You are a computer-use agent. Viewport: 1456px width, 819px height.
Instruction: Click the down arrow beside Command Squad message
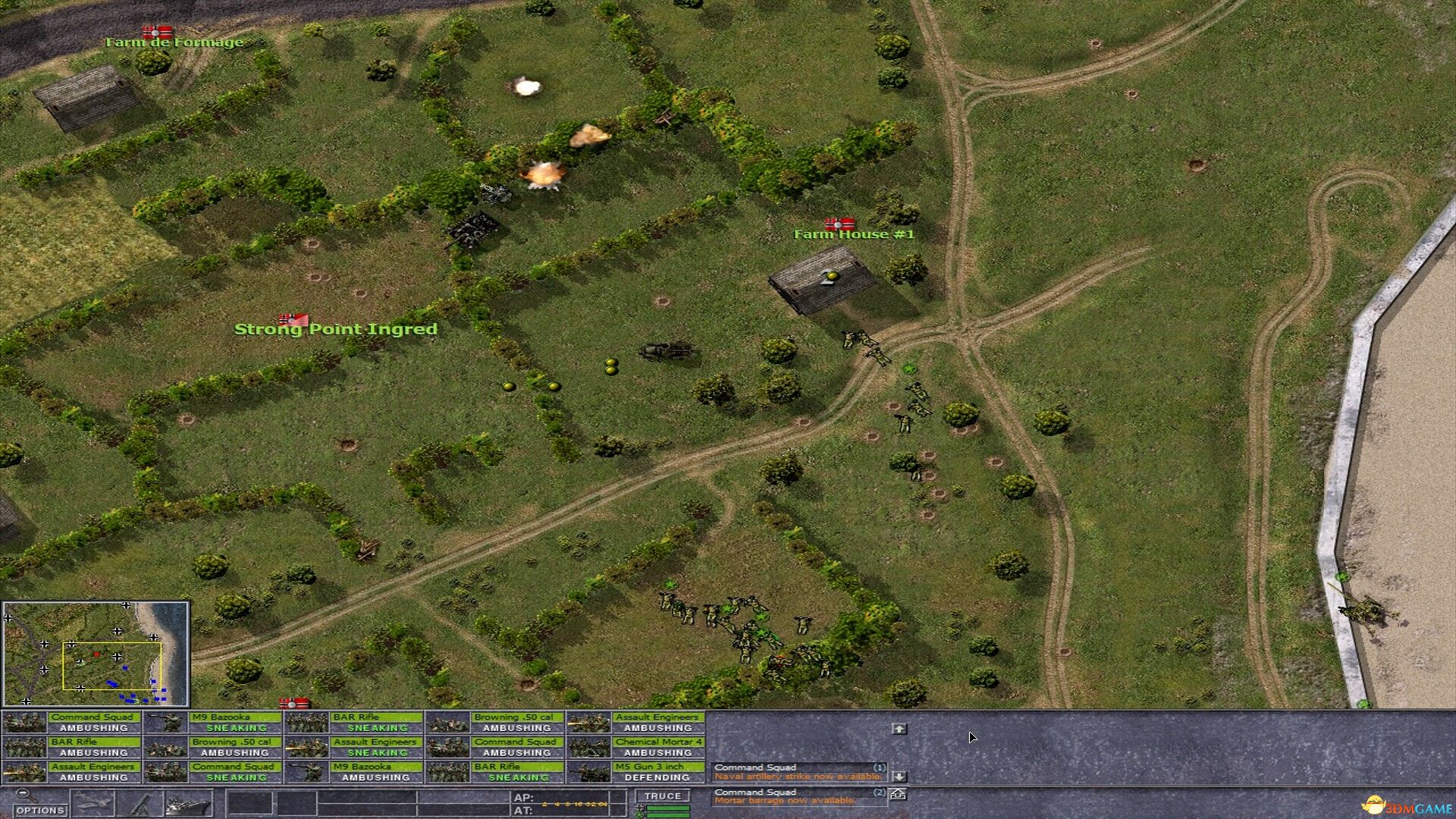900,777
